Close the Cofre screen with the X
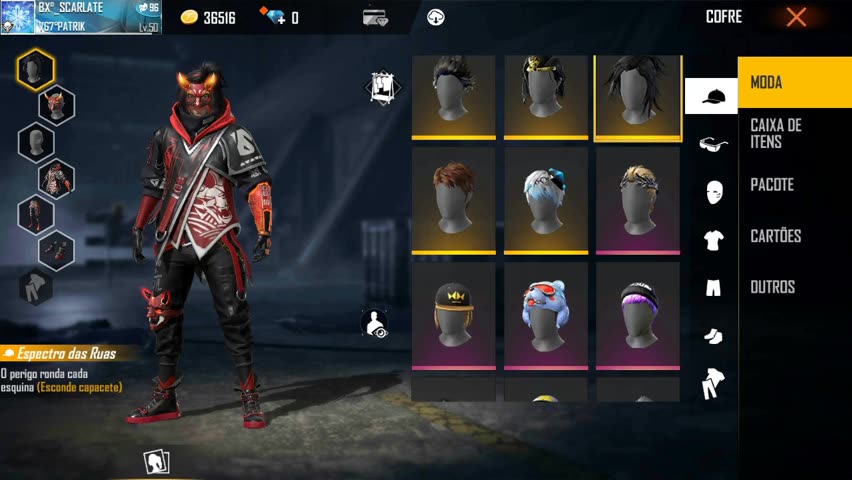 796,17
